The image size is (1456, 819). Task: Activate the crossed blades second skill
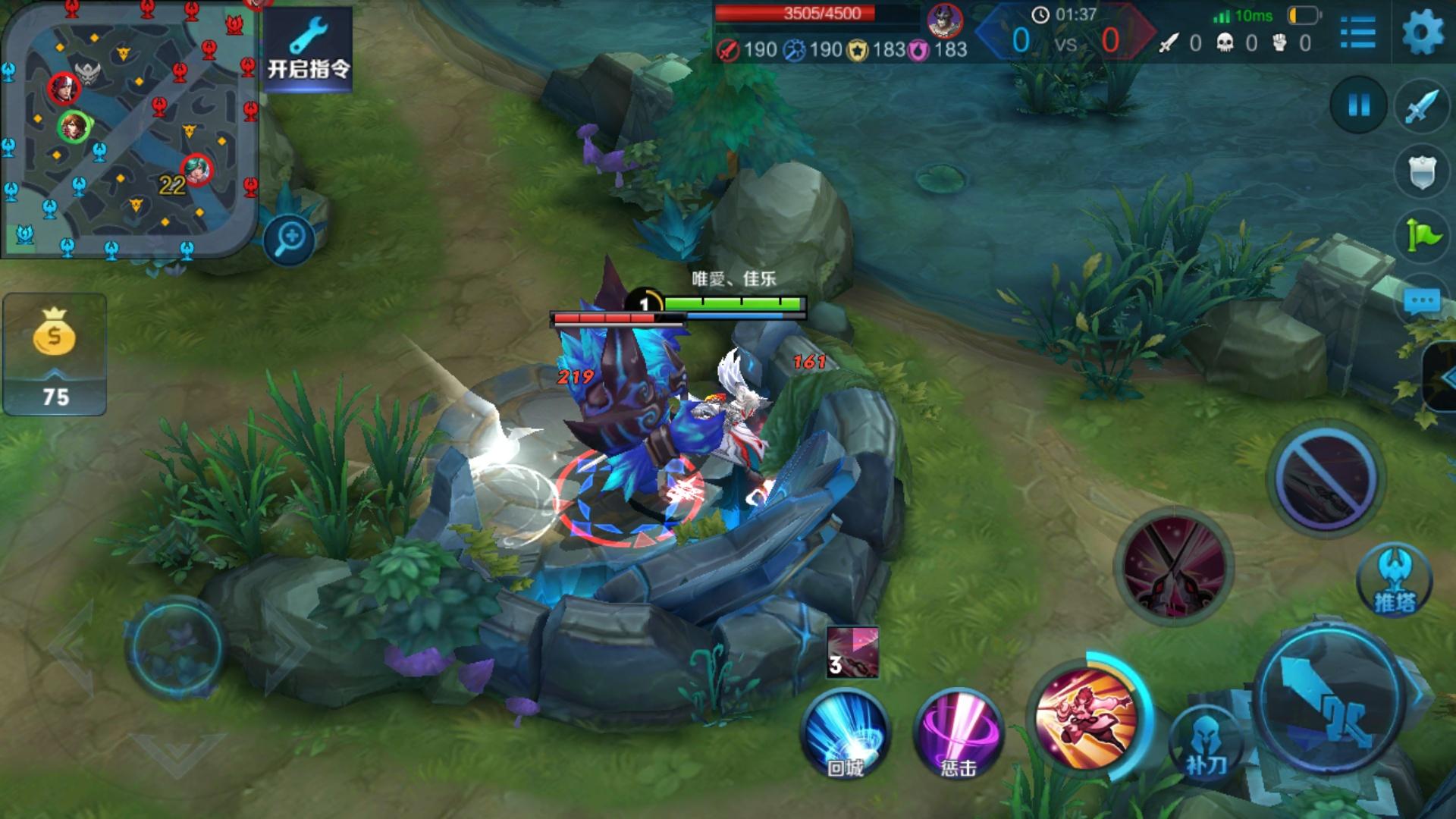coord(1173,566)
